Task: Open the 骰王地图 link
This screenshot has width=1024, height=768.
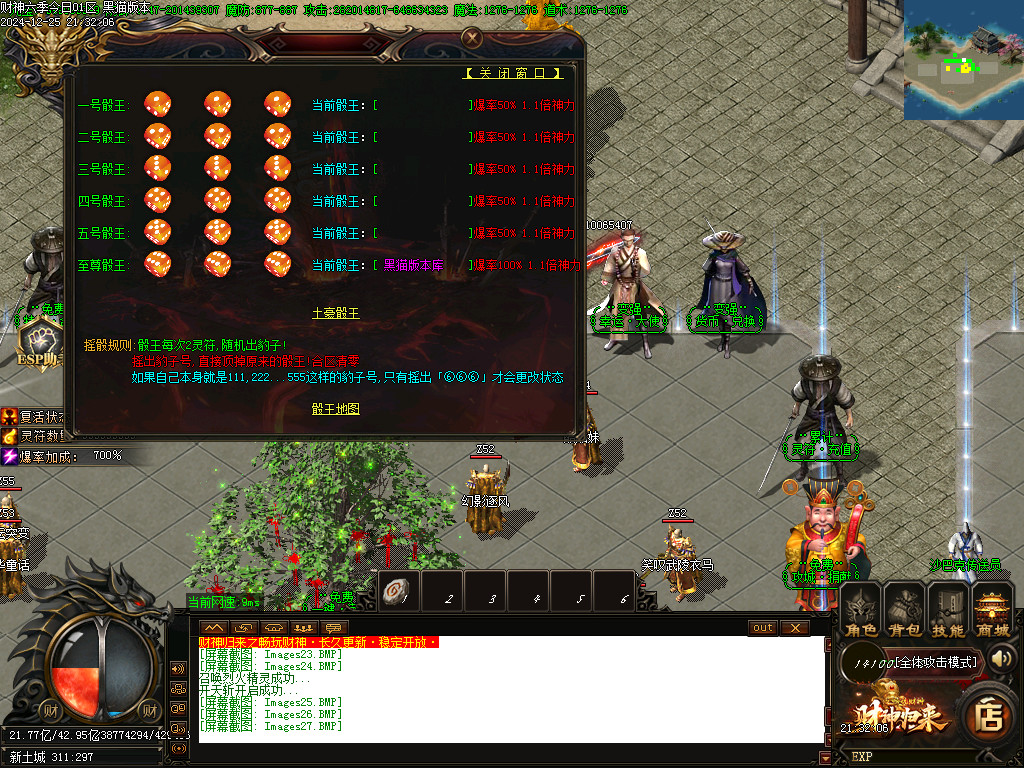Action: pos(335,409)
